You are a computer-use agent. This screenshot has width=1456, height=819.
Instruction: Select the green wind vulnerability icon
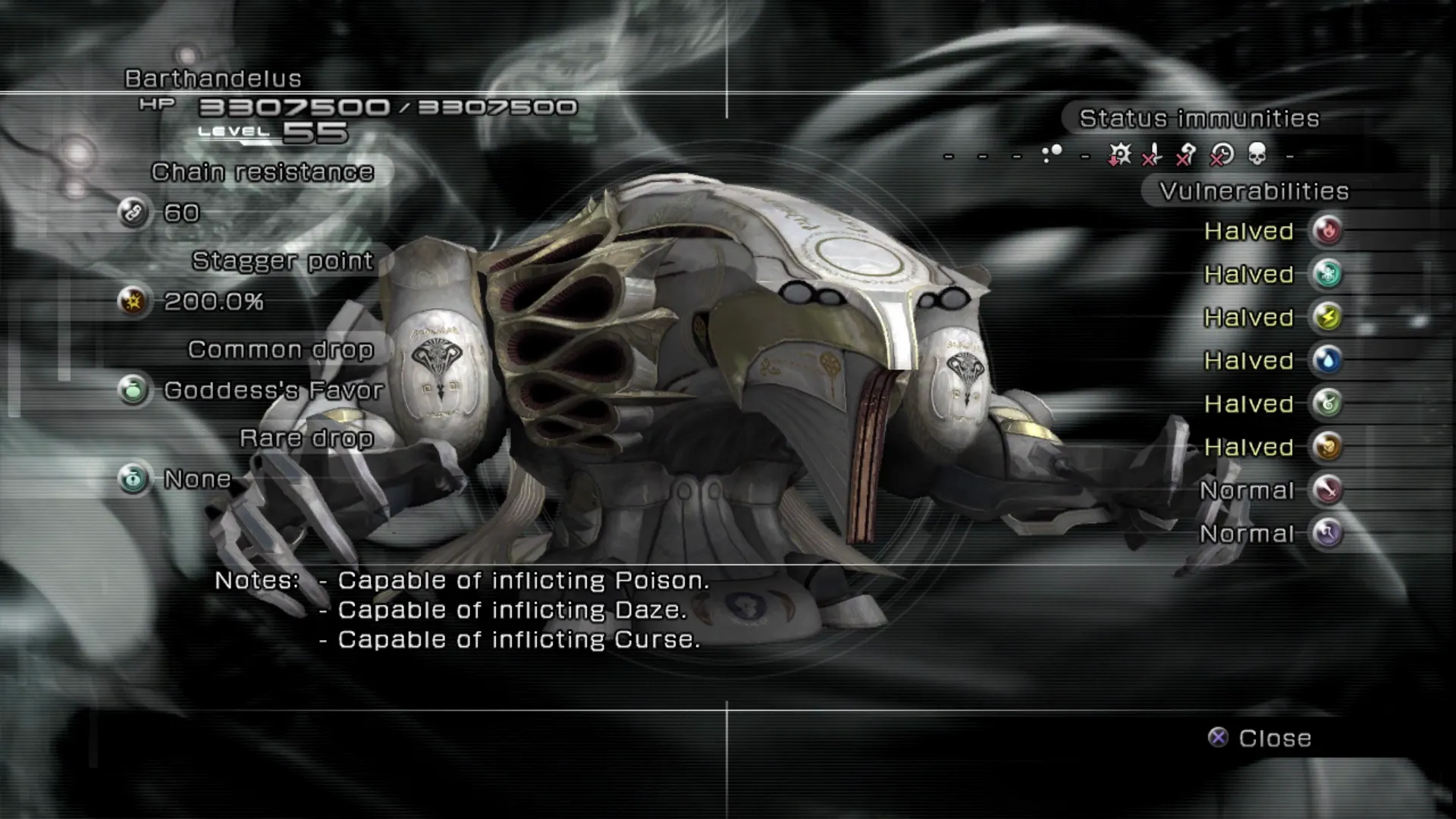1327,403
